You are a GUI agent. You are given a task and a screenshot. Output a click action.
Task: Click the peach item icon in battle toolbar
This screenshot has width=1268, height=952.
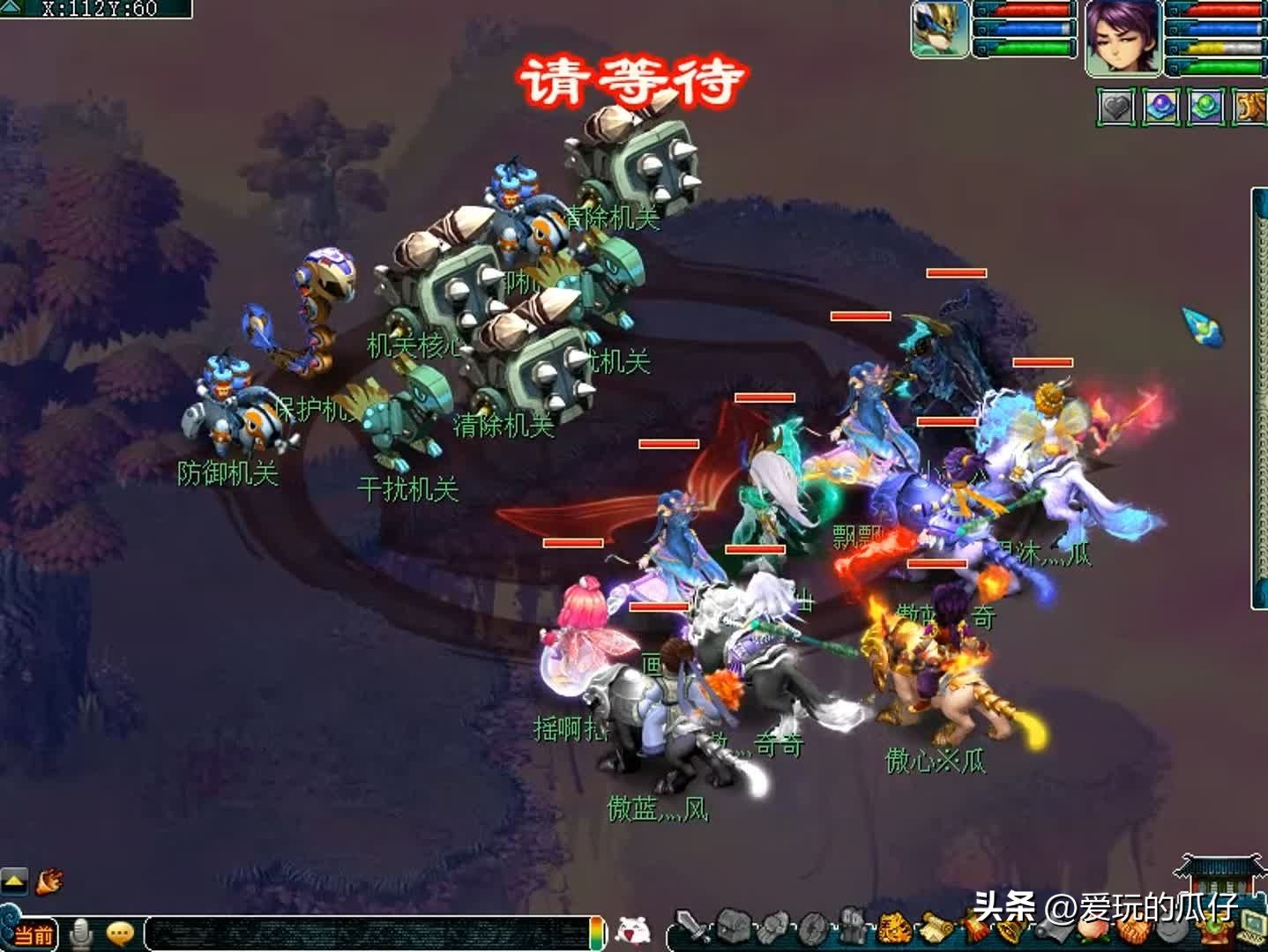[1093, 934]
